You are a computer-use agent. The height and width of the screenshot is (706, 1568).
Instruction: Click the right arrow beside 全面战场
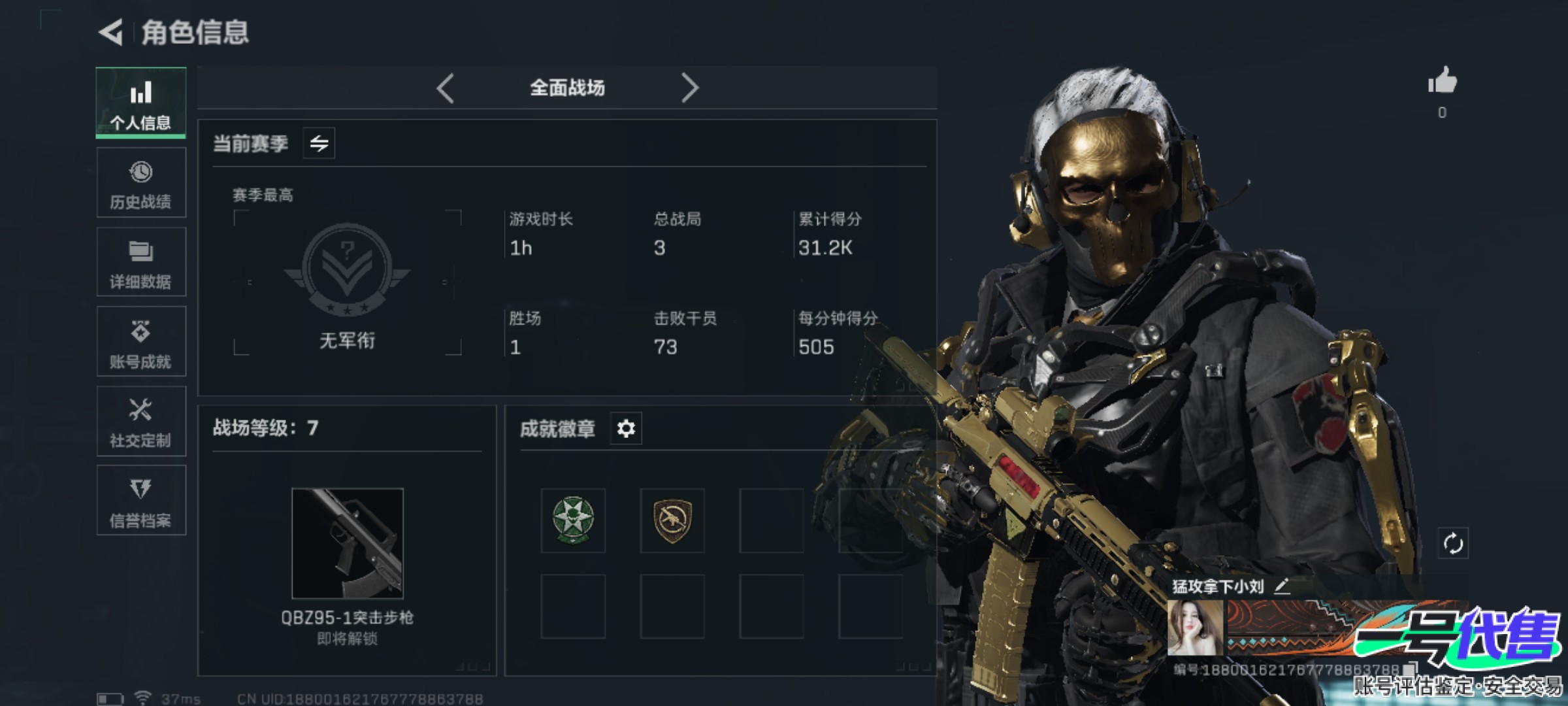pos(690,88)
